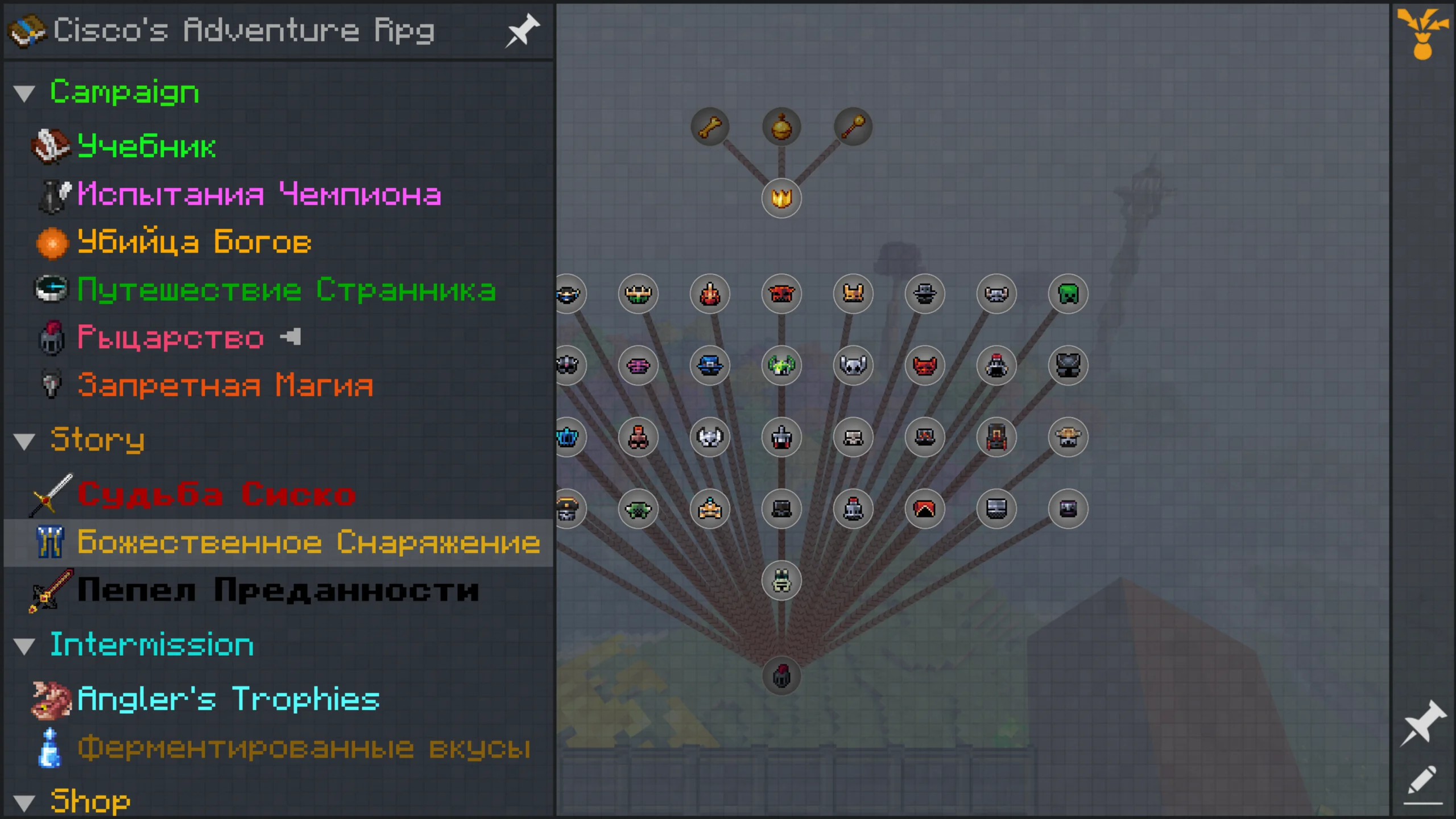Open Судьба Сиско story chapter

tap(216, 494)
